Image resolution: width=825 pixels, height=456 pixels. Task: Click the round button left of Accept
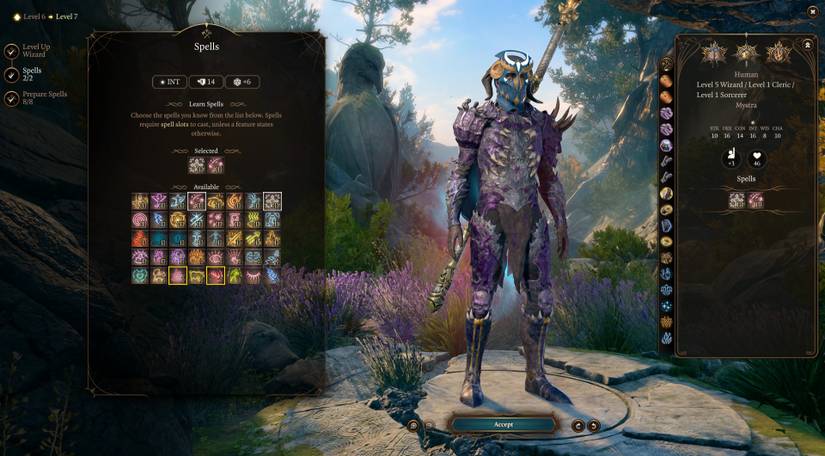(x=413, y=425)
